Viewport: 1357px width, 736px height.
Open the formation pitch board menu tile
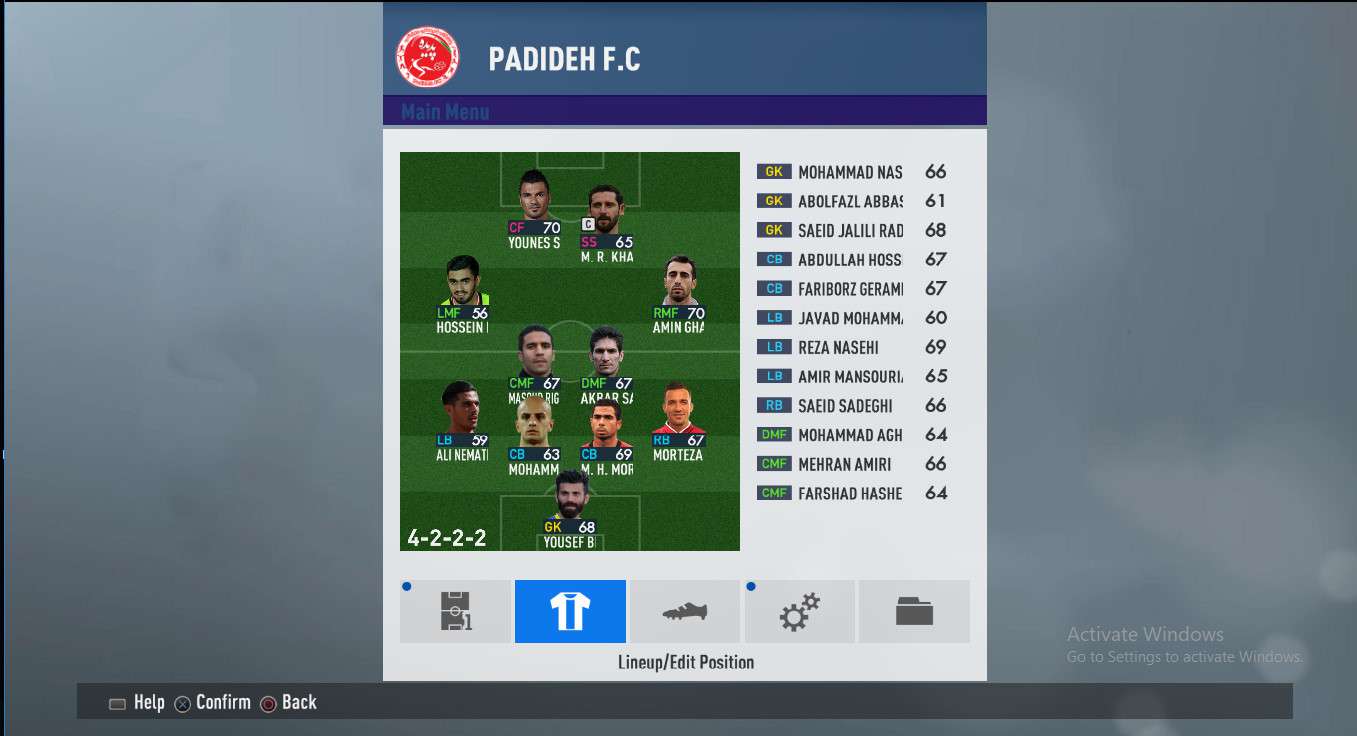(x=455, y=611)
